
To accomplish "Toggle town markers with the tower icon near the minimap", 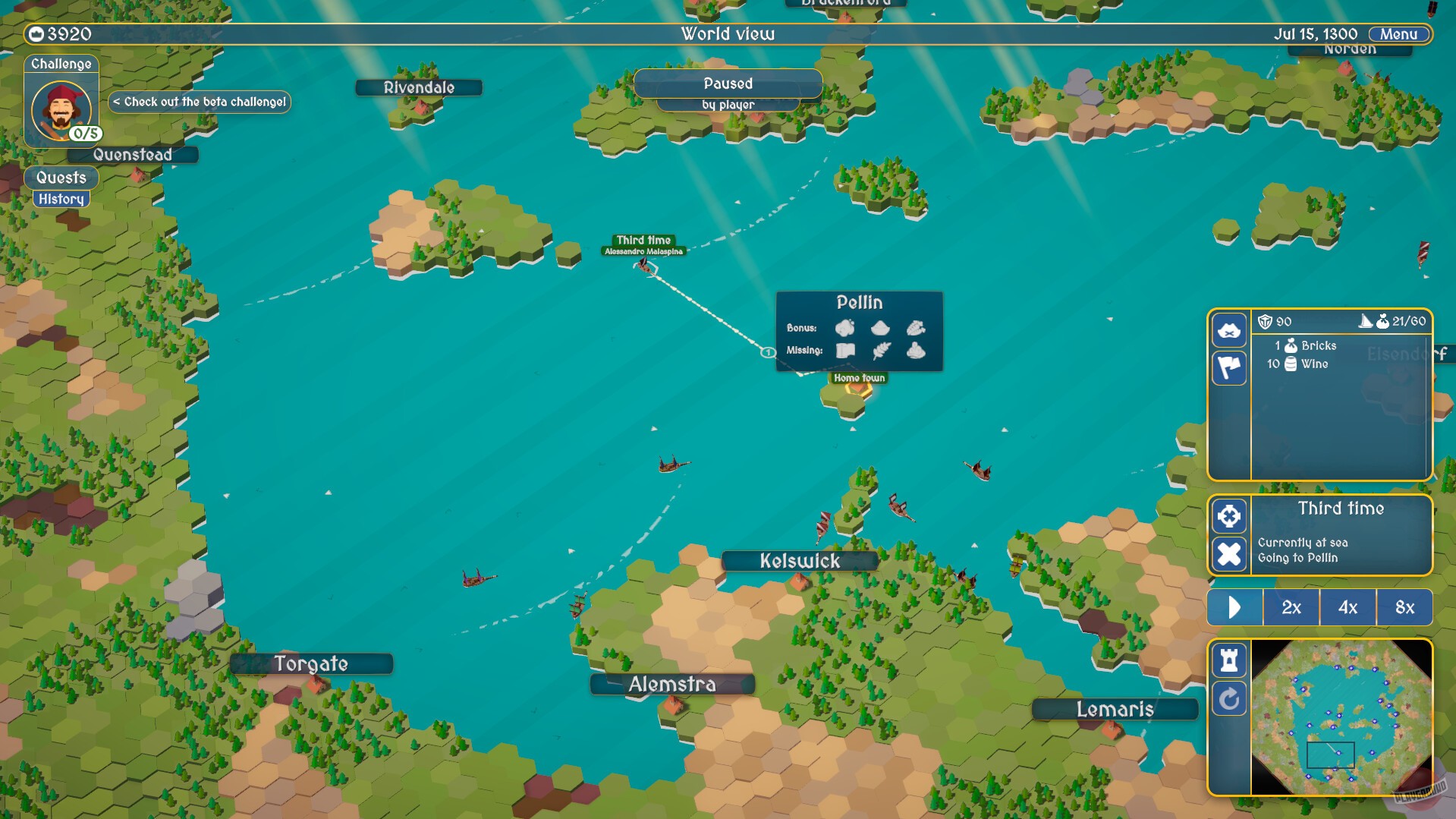I will pos(1229,660).
